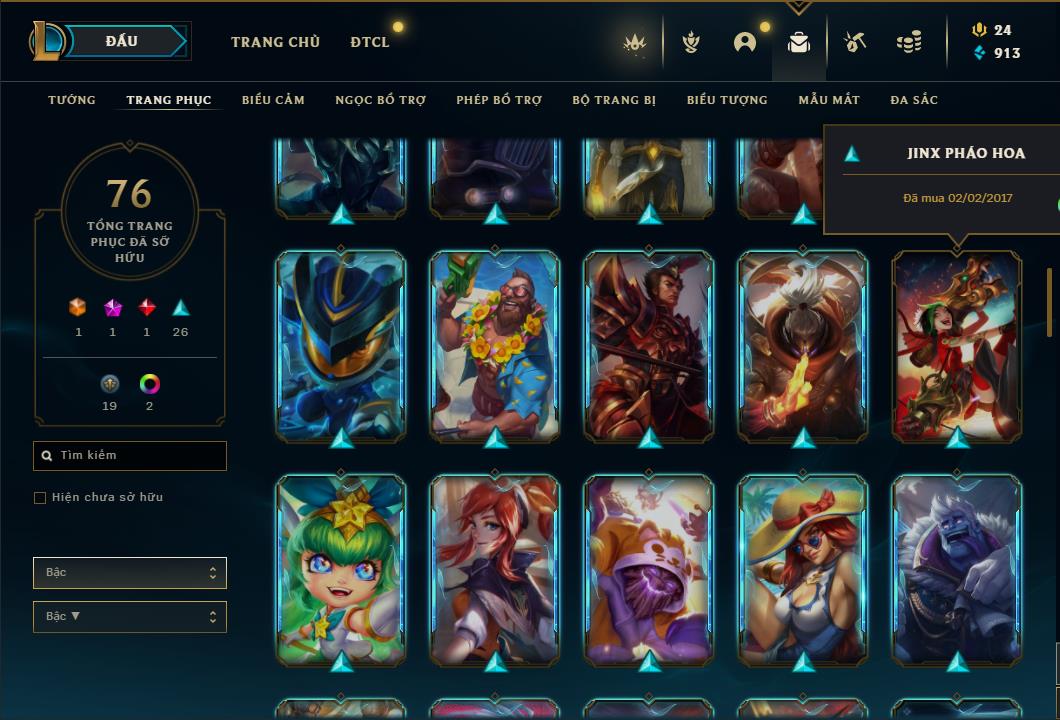Screen dimensions: 1060x720
Task: Open the Bậc ▼ sort dropdown
Action: click(x=130, y=617)
